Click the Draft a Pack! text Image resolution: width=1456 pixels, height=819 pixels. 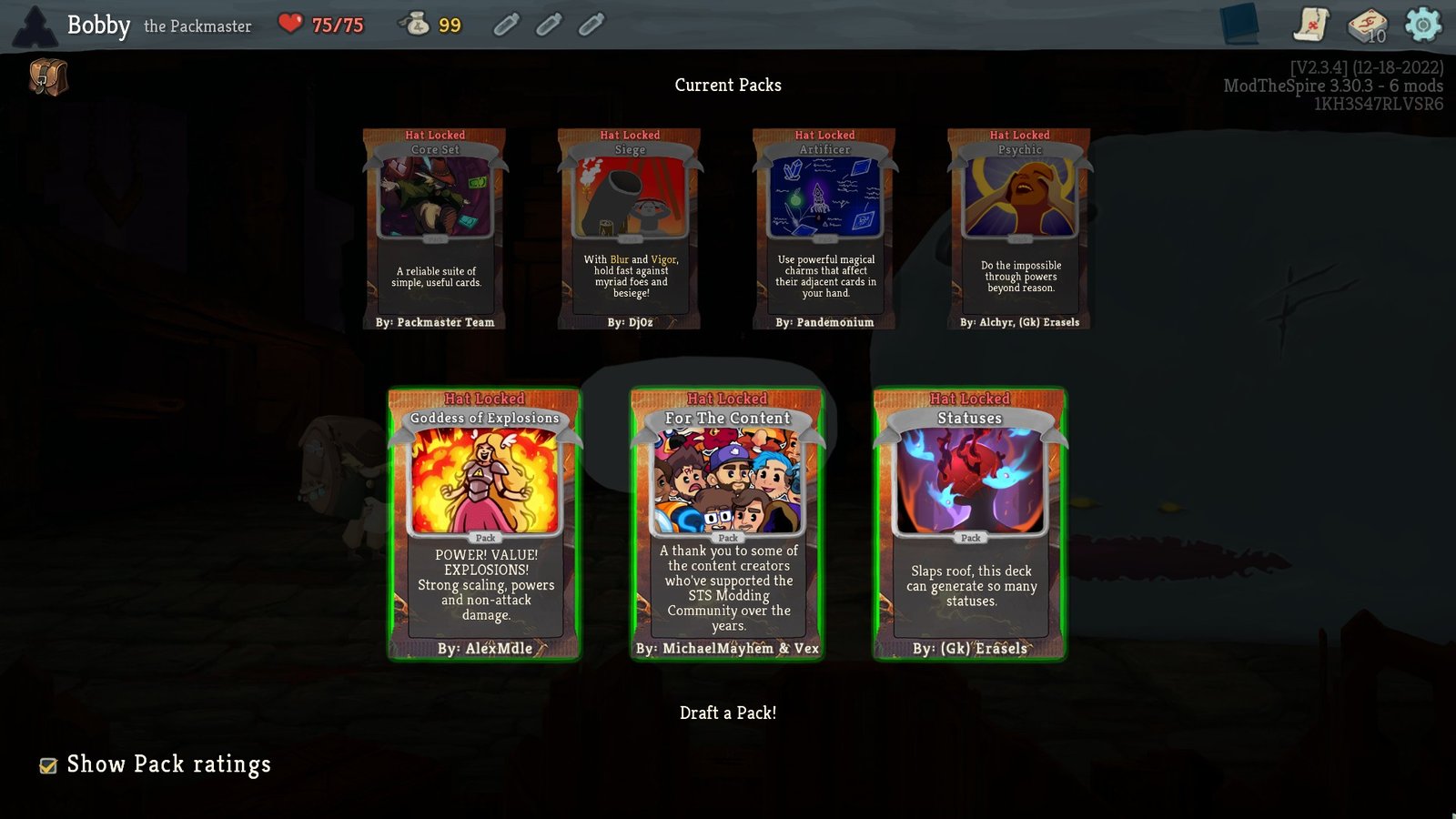pyautogui.click(x=727, y=713)
